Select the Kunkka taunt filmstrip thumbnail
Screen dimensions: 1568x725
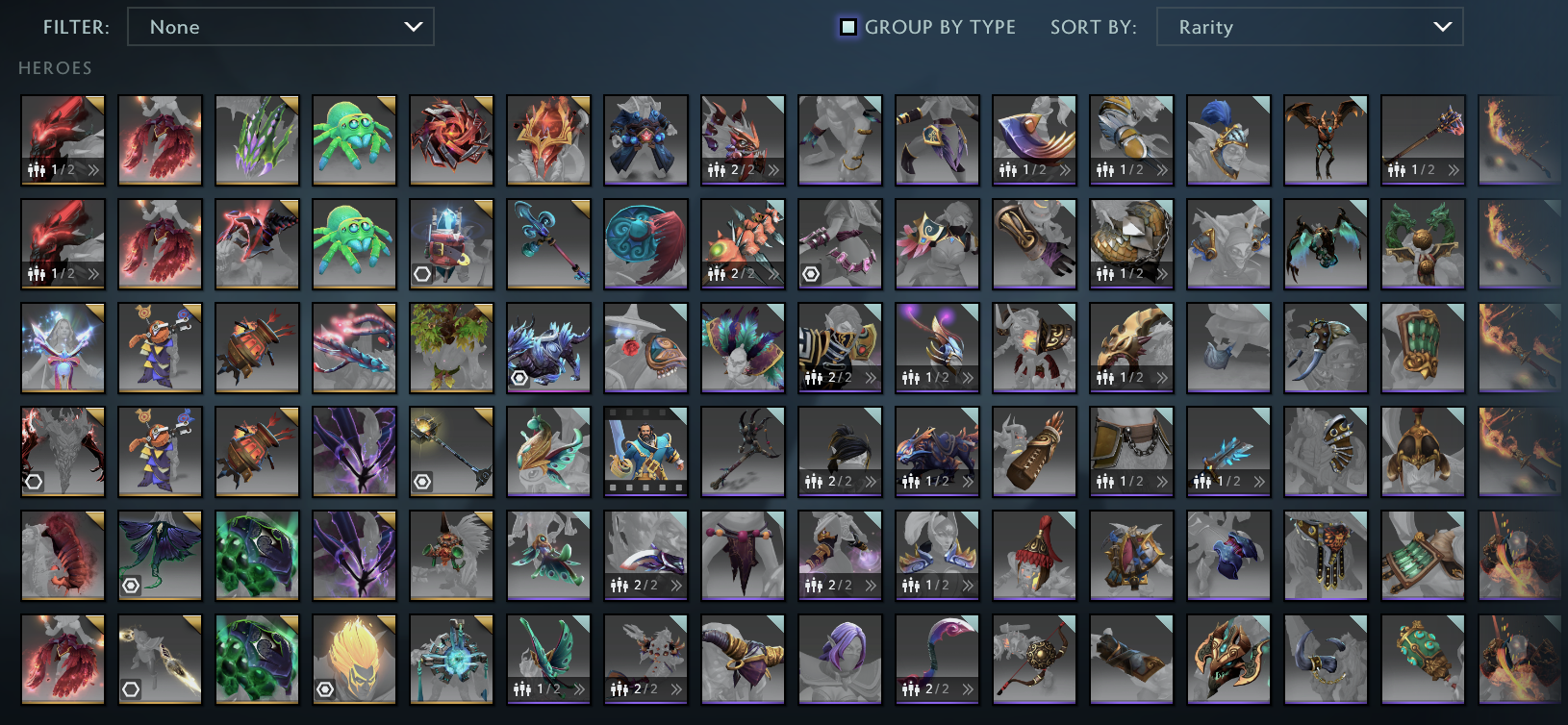point(645,450)
